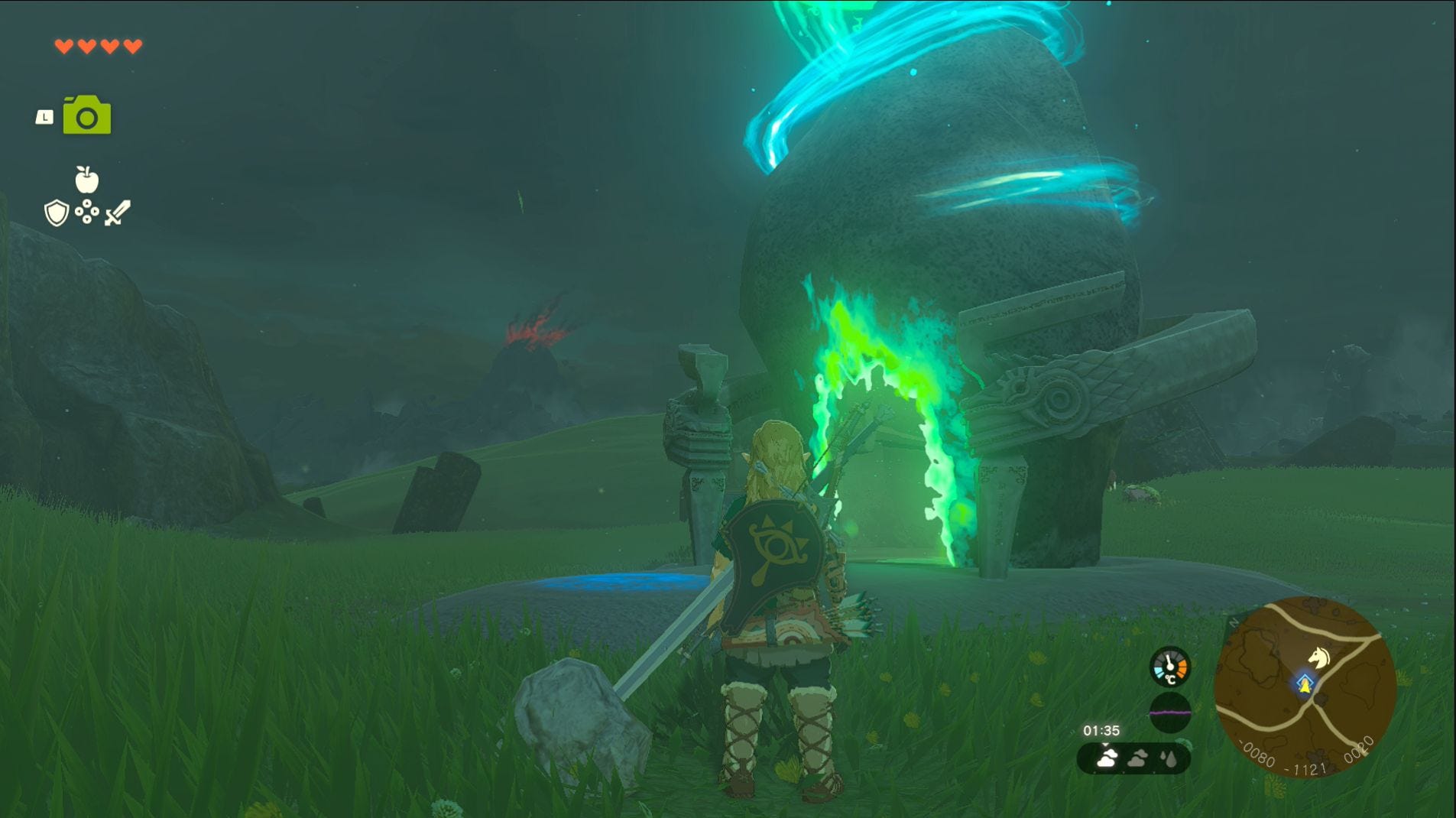The width and height of the screenshot is (1456, 818).
Task: Toggle the first heart in the health bar
Action: point(64,47)
